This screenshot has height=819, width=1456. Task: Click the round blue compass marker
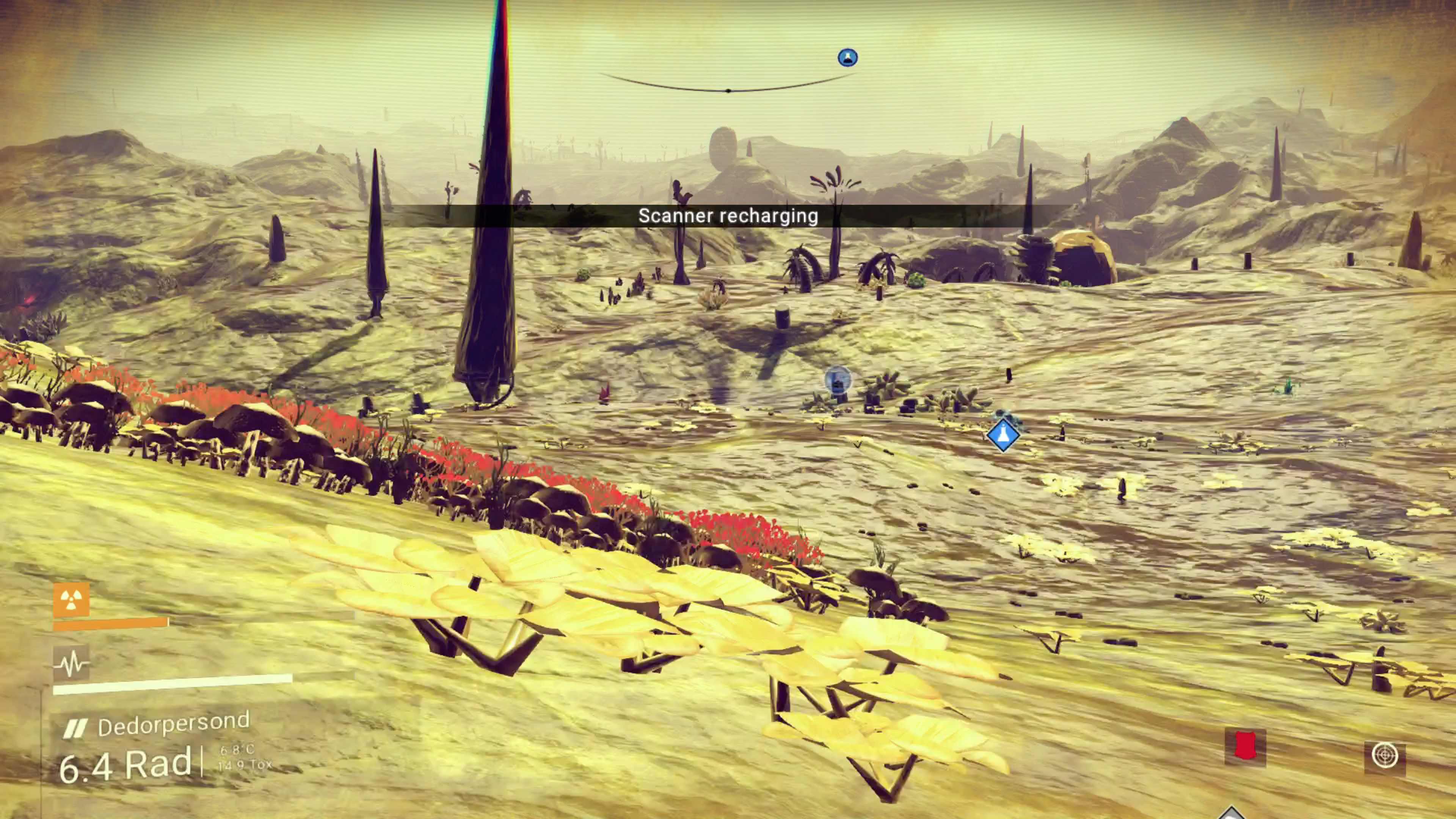click(847, 58)
